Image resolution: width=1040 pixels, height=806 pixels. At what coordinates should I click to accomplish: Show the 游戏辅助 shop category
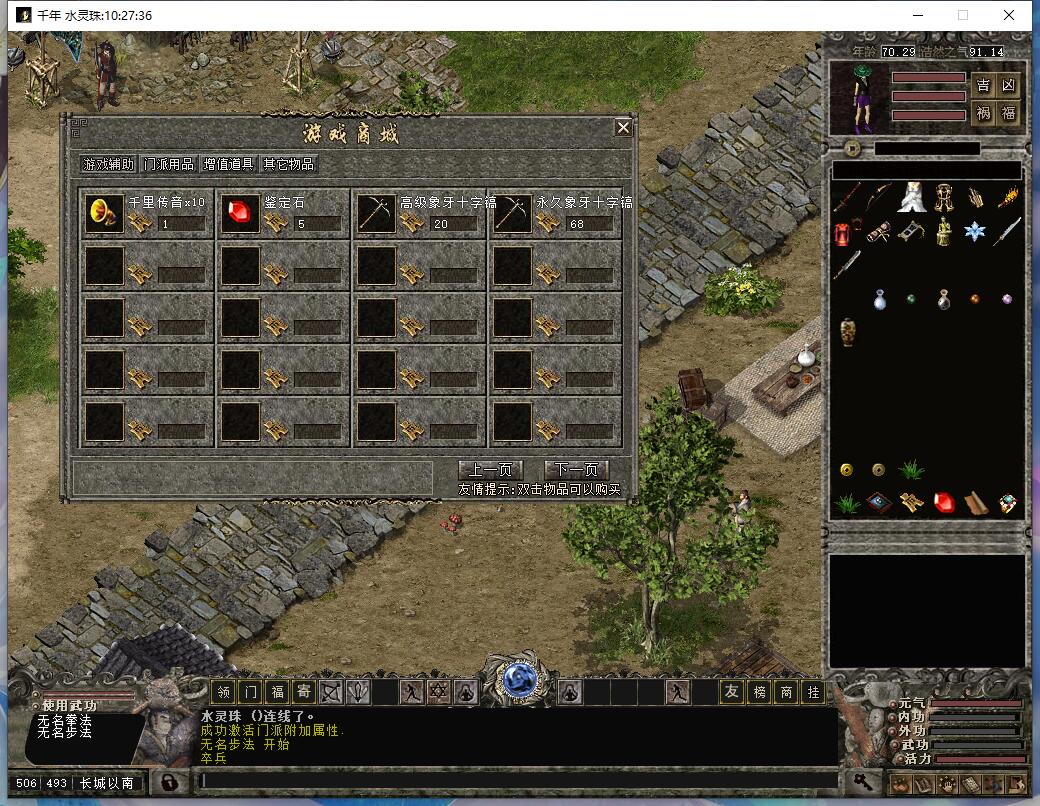click(x=108, y=164)
